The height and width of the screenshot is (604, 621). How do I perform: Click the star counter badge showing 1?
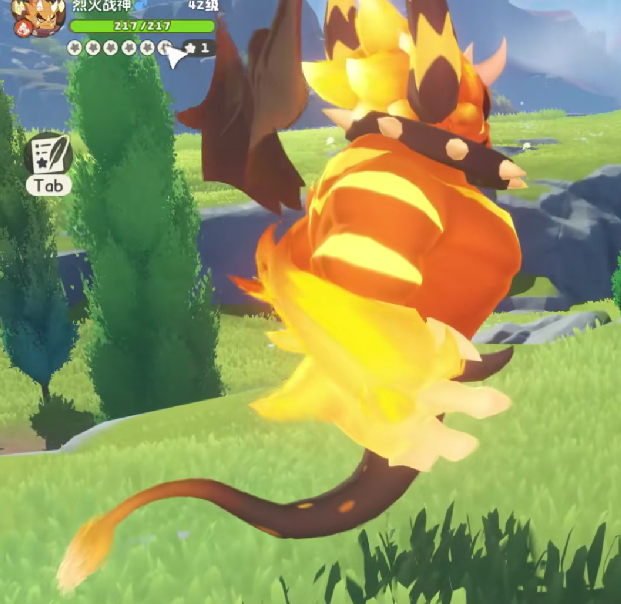198,47
